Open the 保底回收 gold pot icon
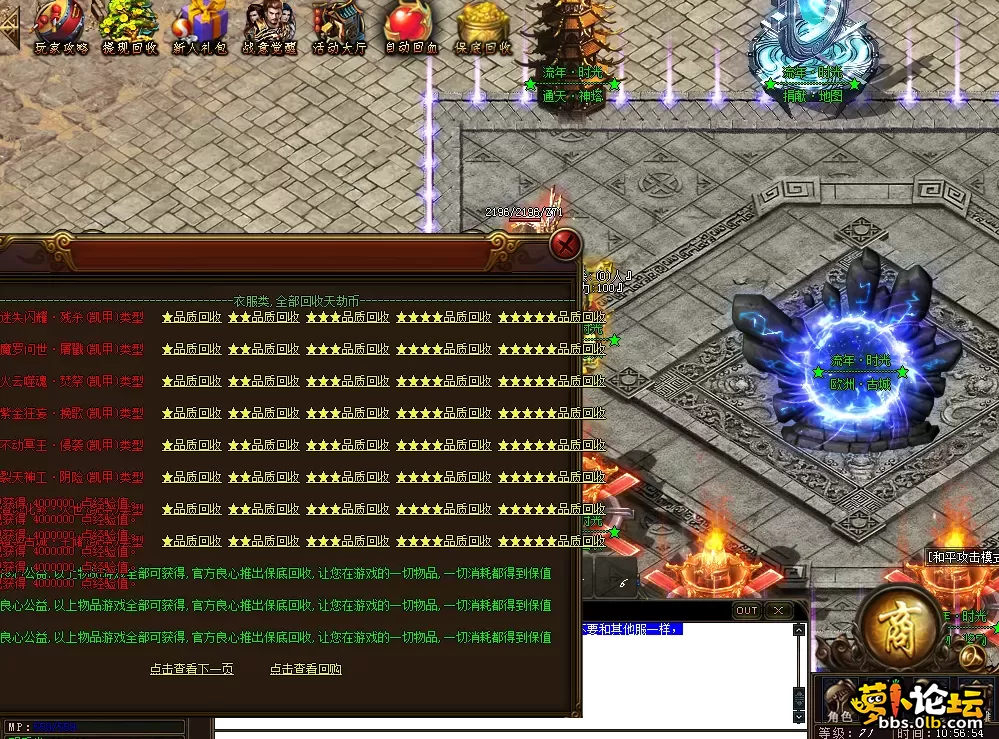This screenshot has width=999, height=739. coord(483,27)
